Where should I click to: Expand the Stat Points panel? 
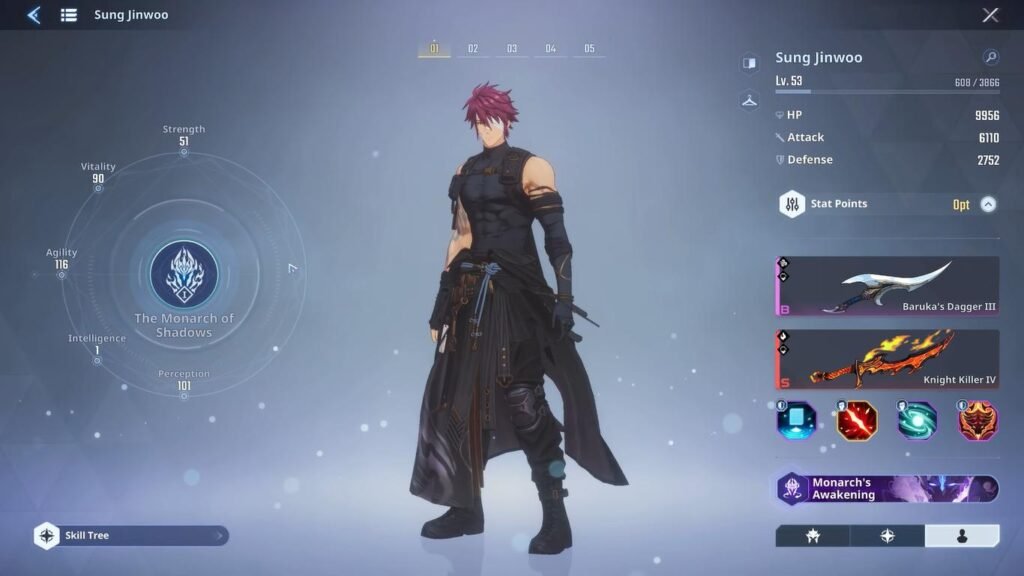988,204
